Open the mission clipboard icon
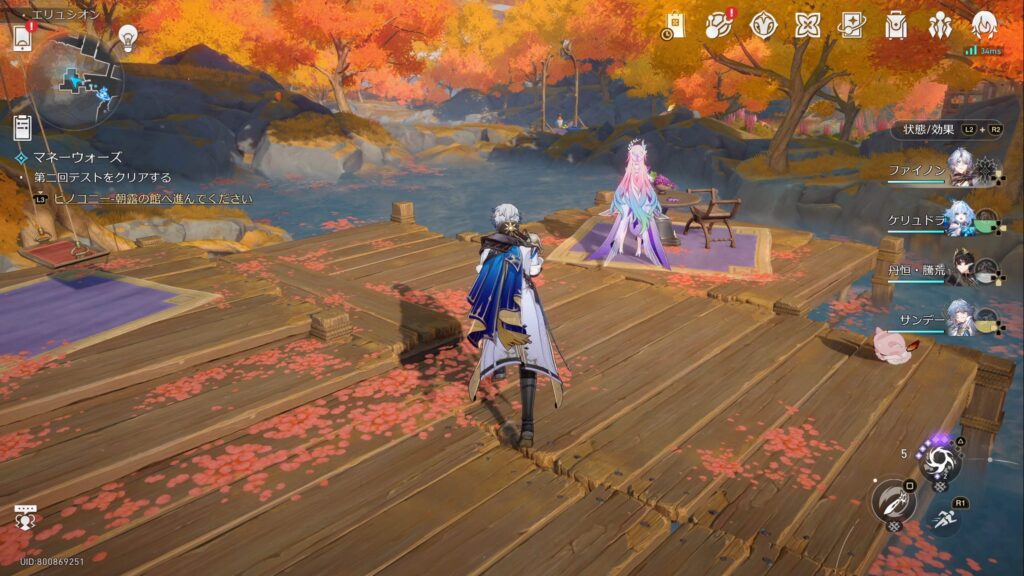Screen dimensions: 1024x576 (23, 127)
